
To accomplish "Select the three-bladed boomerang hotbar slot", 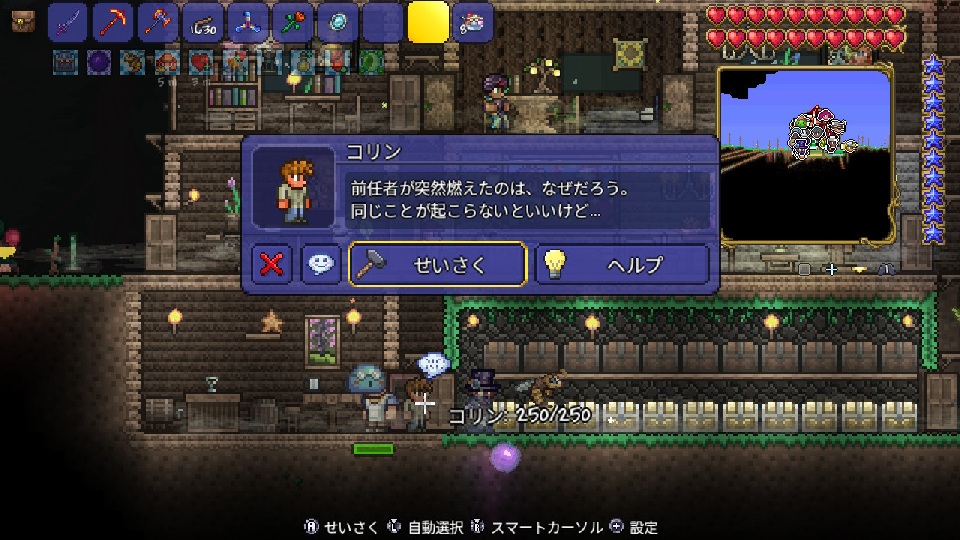I will point(246,22).
